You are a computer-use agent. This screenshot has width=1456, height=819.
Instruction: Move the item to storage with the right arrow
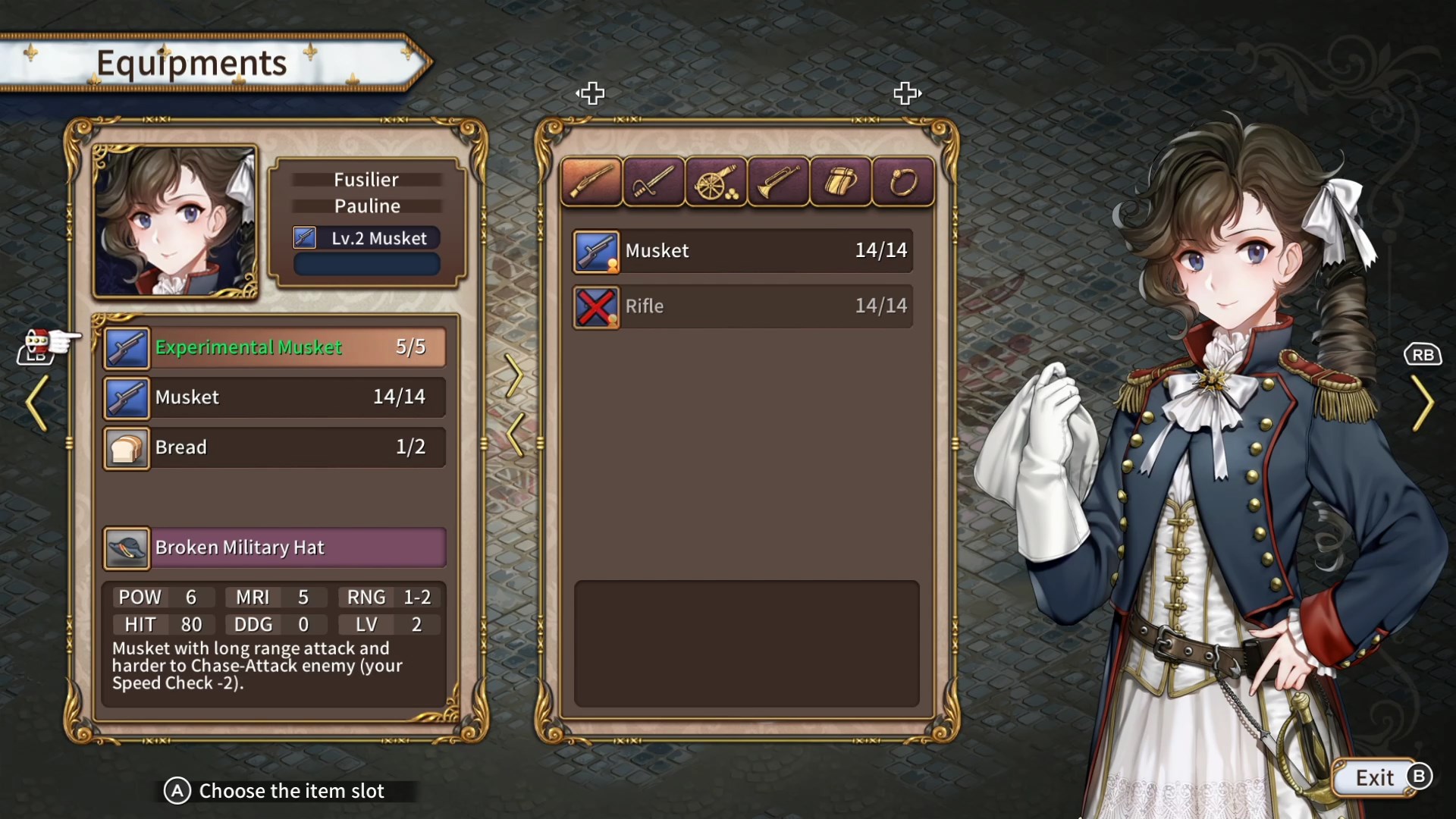pyautogui.click(x=514, y=375)
